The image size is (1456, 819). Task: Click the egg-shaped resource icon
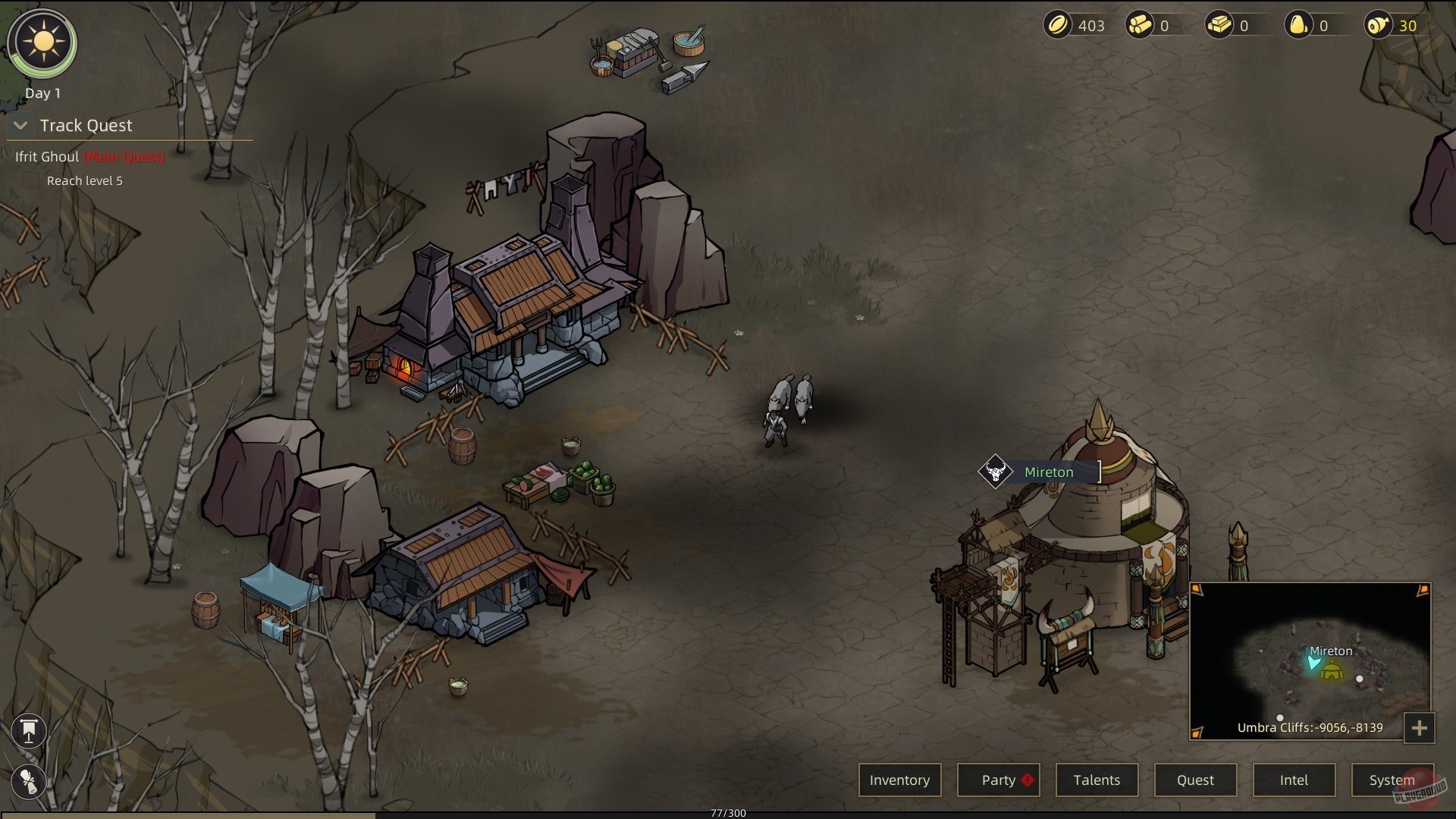pyautogui.click(x=1301, y=25)
